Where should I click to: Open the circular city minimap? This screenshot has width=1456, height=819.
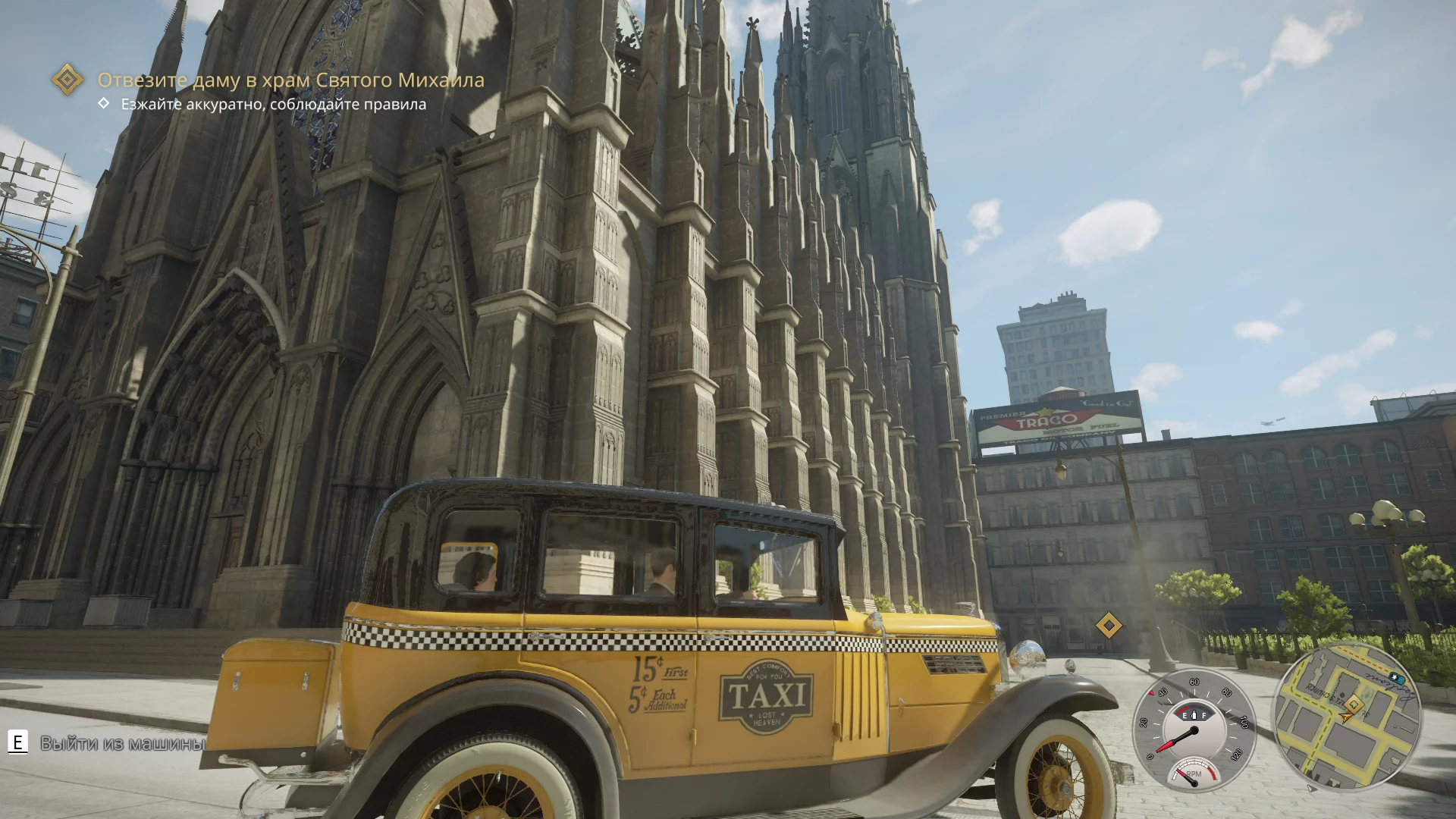pyautogui.click(x=1347, y=717)
